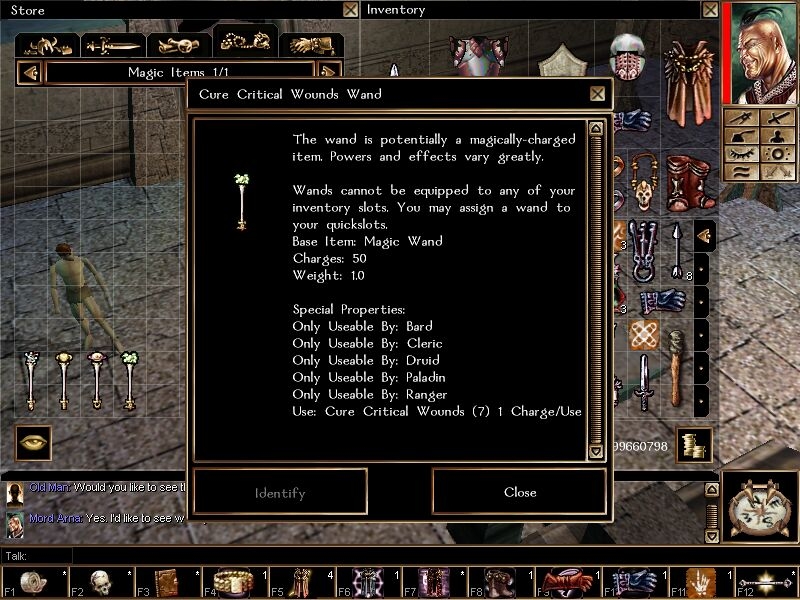Toggle the store's eye examine icon
Screen dimensions: 800x600
(x=33, y=443)
